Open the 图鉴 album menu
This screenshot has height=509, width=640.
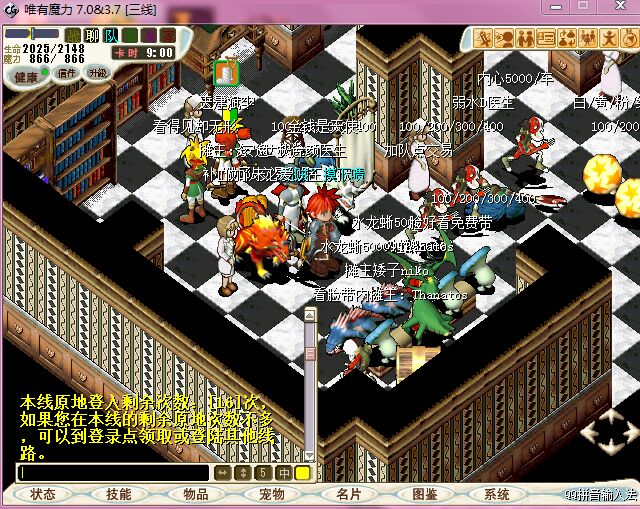[x=424, y=494]
